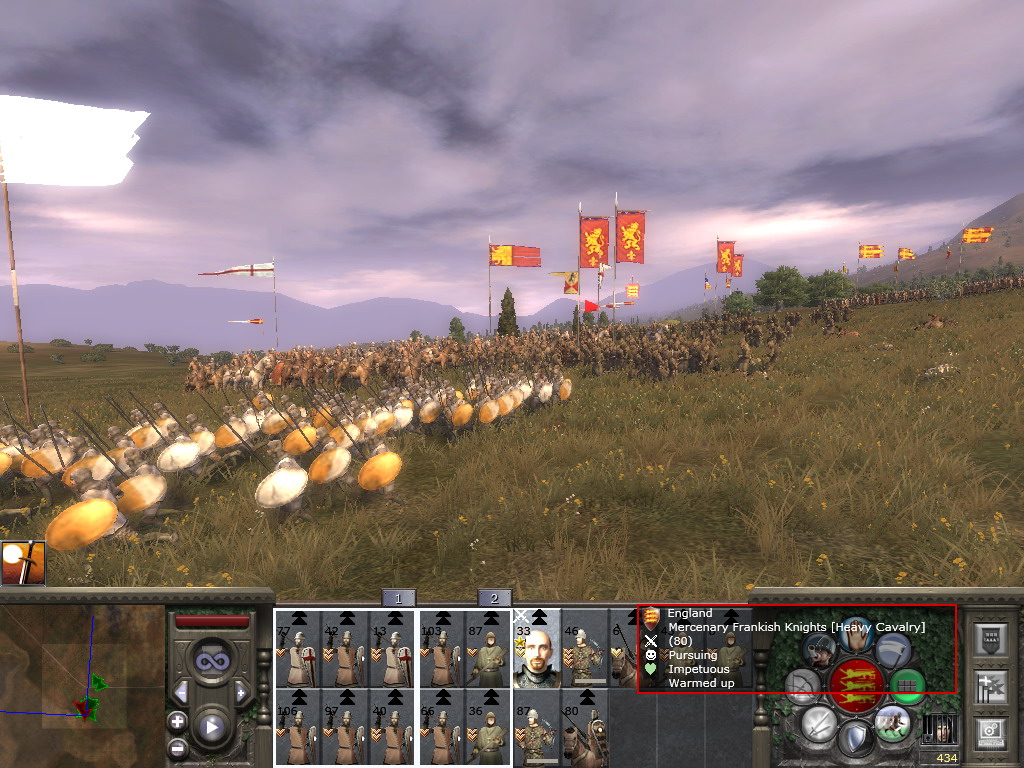This screenshot has height=768, width=1024.
Task: Zoom out the minimap with minus button
Action: (177, 747)
